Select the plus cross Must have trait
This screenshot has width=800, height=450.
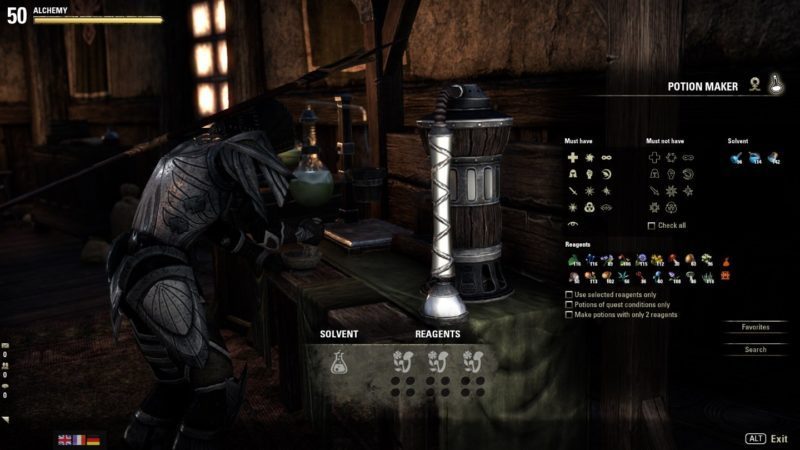click(573, 158)
